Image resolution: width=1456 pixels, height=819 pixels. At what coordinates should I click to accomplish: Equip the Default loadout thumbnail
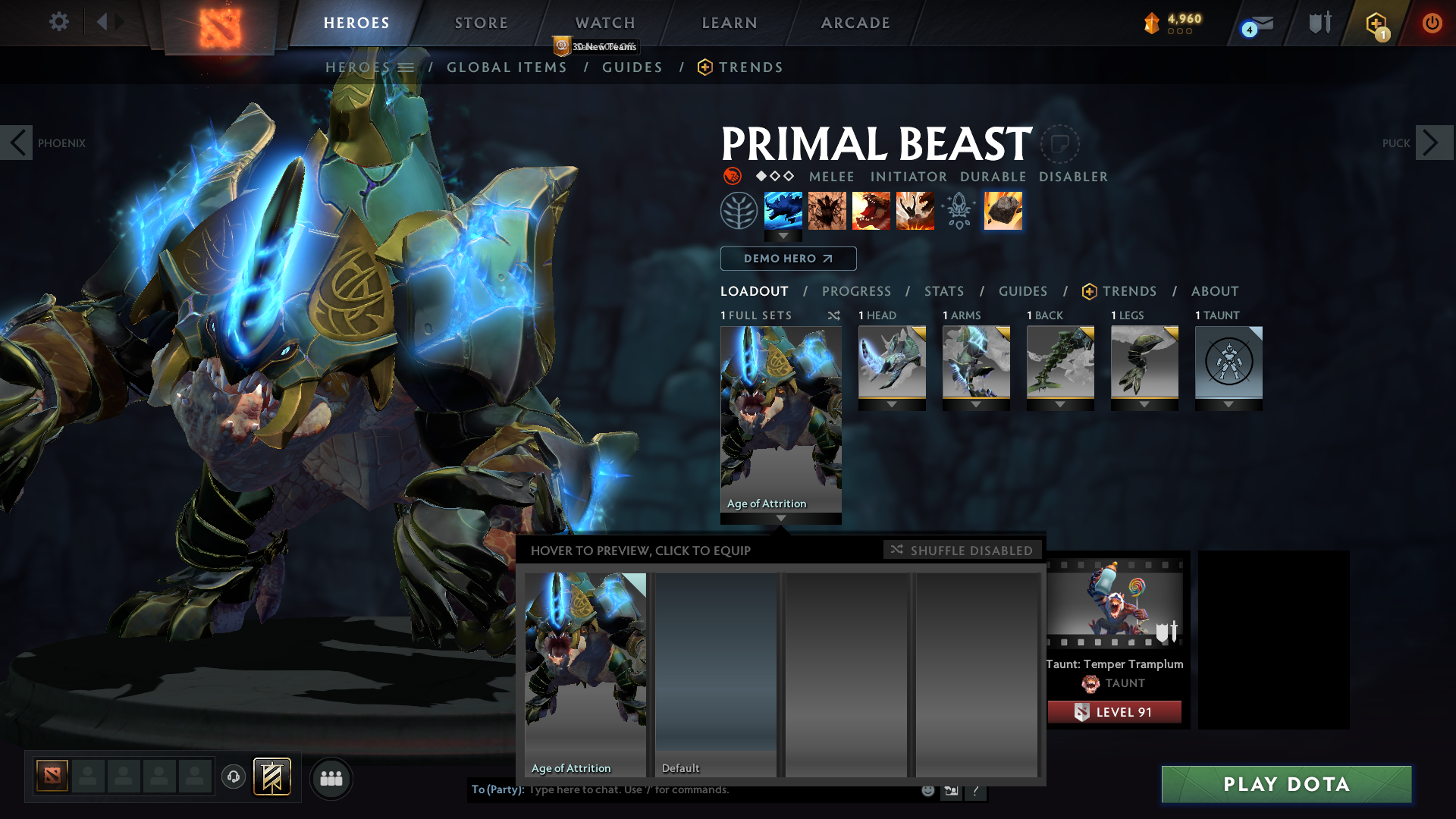tap(716, 671)
